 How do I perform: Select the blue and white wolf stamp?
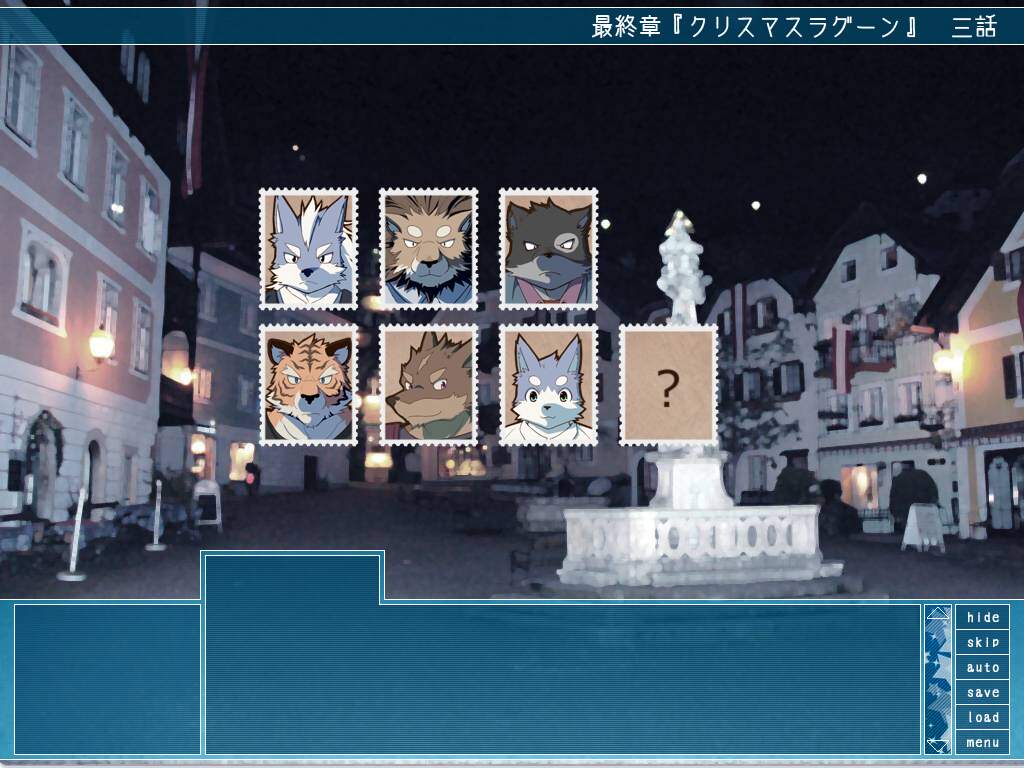308,248
